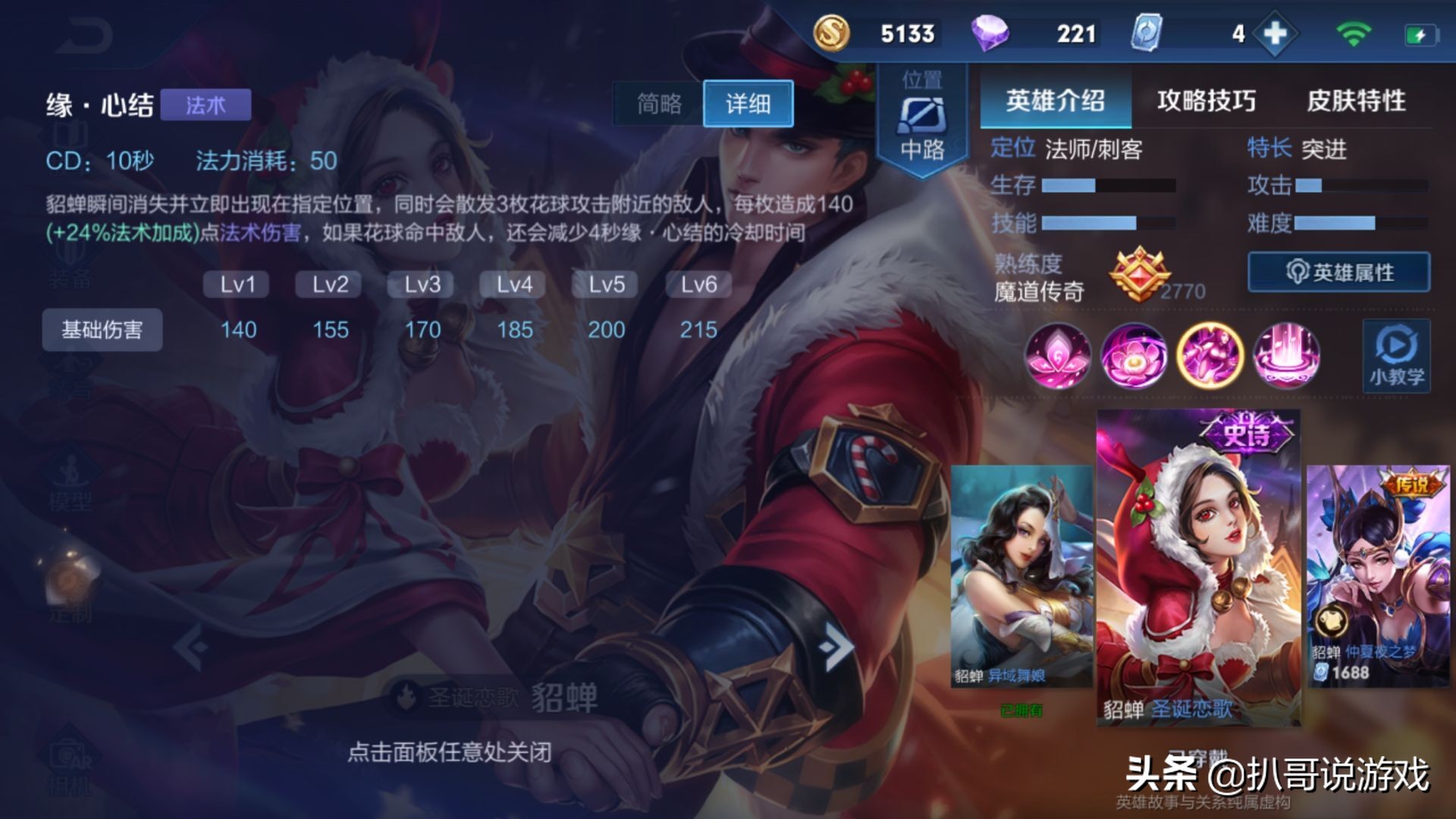This screenshot has height=819, width=1456.
Task: Switch to the 攻略技巧 tab
Action: point(1206,99)
